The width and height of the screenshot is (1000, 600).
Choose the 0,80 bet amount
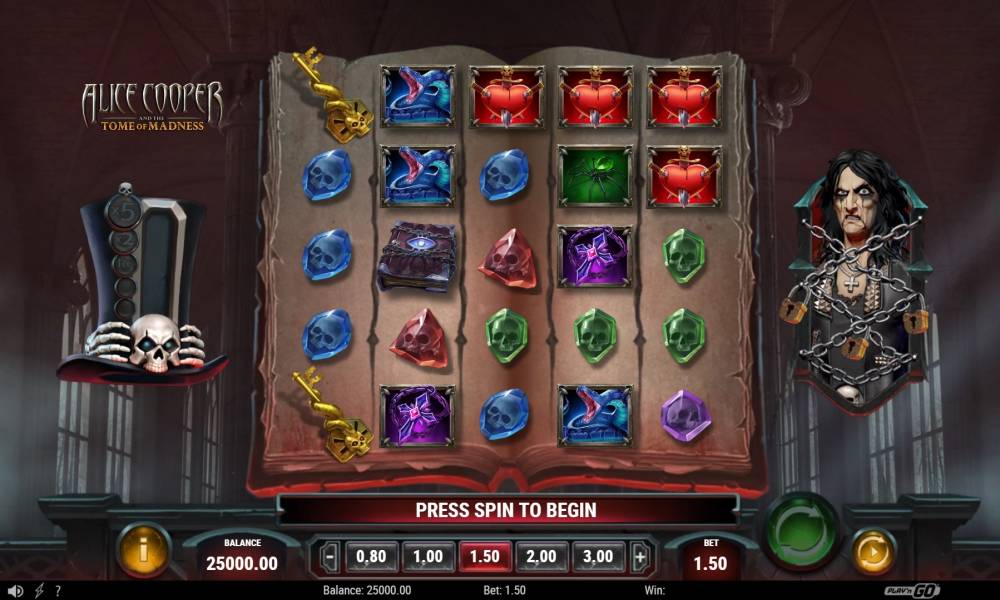click(x=372, y=556)
